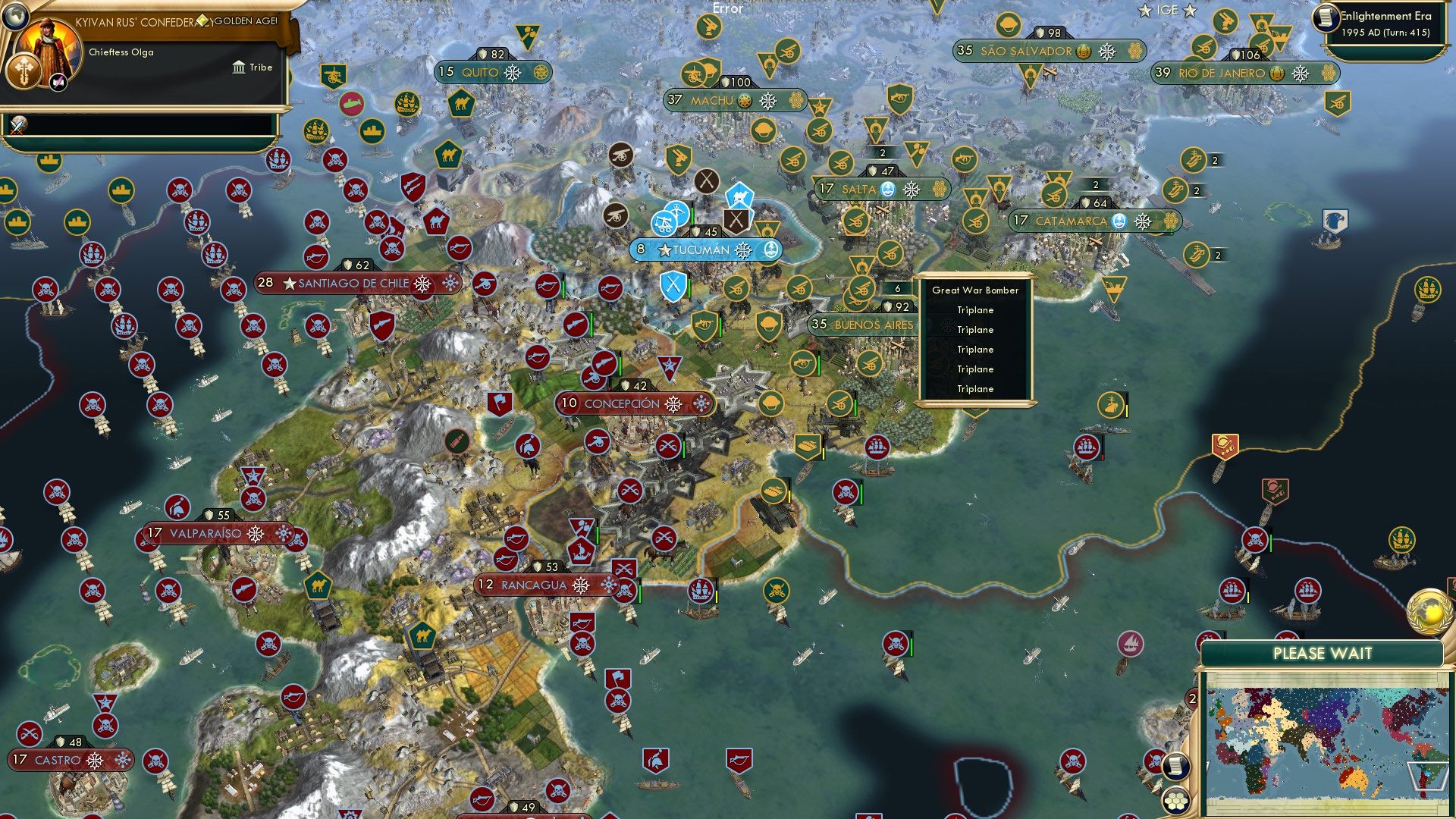Click the Tribe label in the Kyivan Rus panel
This screenshot has height=819, width=1456.
coord(261,67)
